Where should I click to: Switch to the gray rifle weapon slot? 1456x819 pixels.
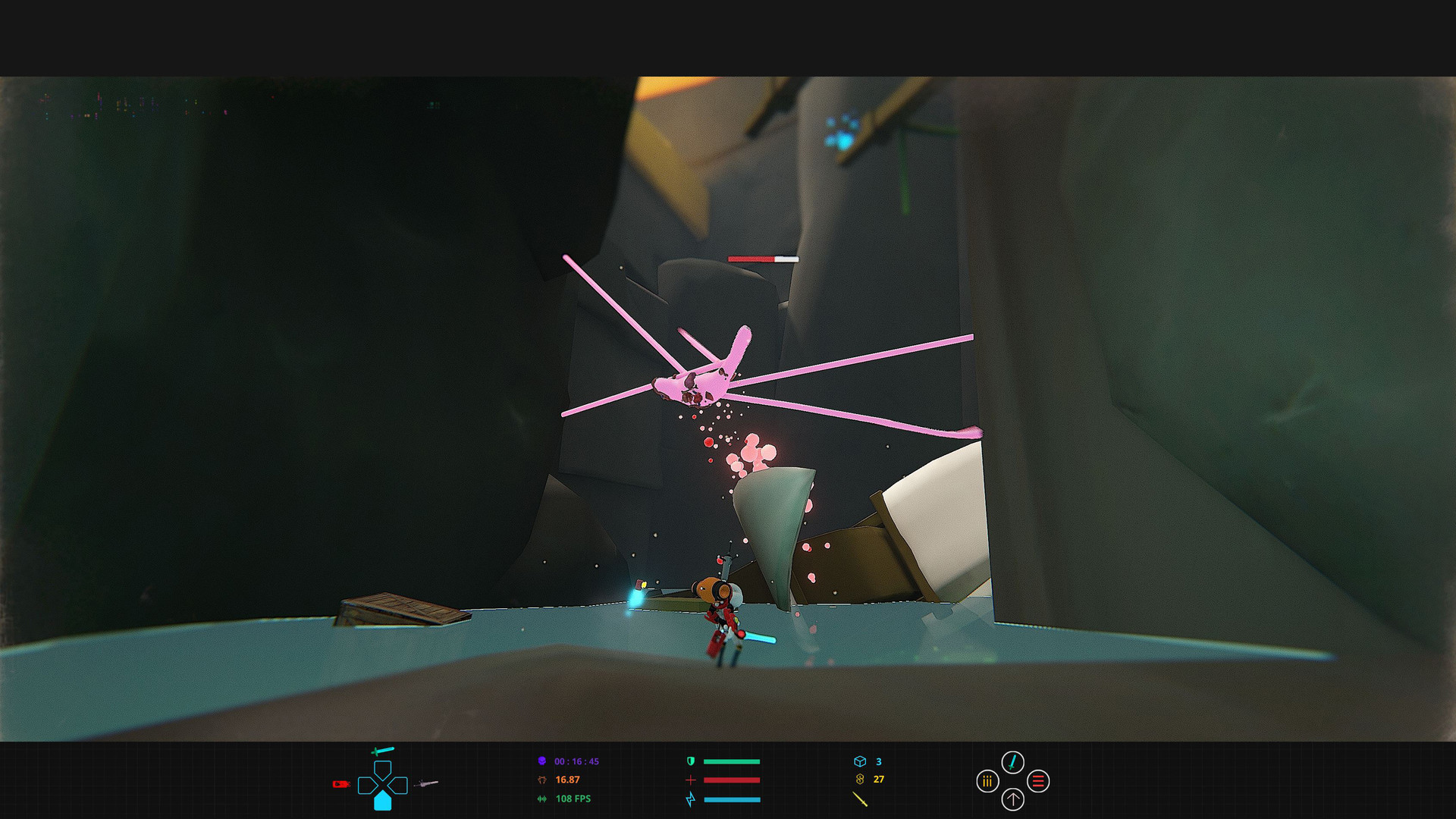click(427, 783)
